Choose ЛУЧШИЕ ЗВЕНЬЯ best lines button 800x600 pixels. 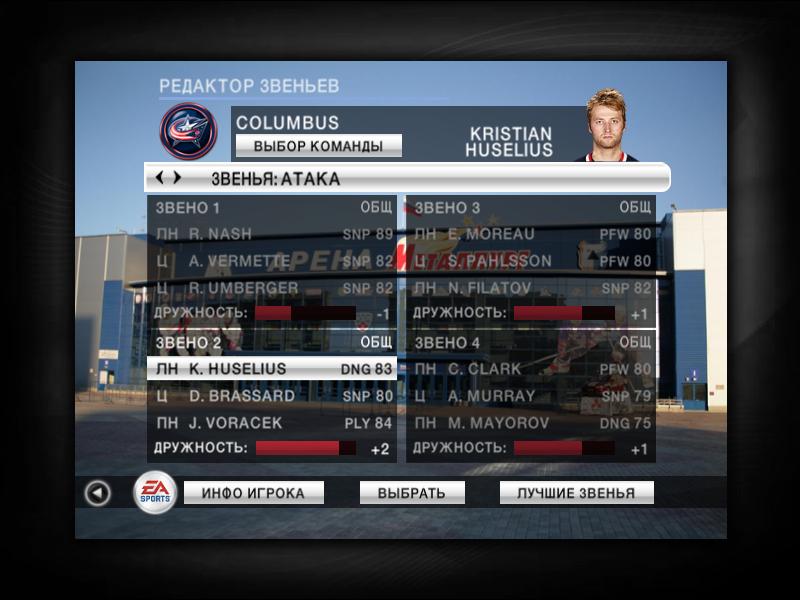pos(576,493)
